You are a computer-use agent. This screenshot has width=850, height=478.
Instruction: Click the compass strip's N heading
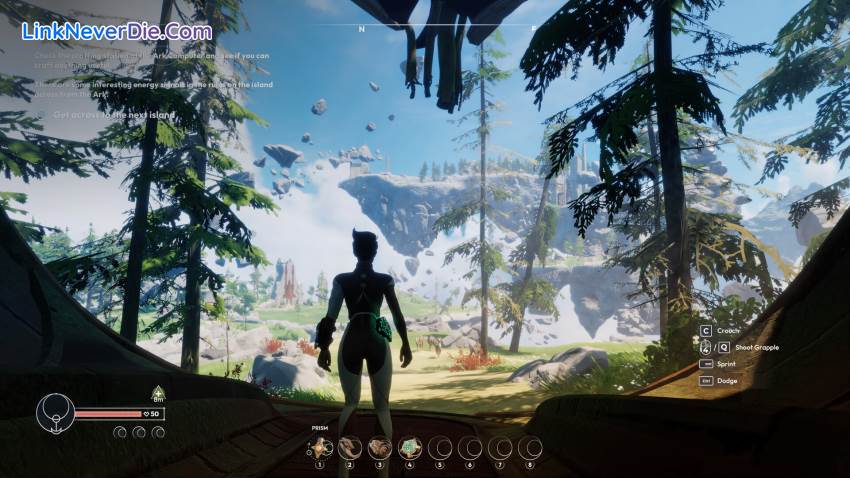tap(362, 29)
